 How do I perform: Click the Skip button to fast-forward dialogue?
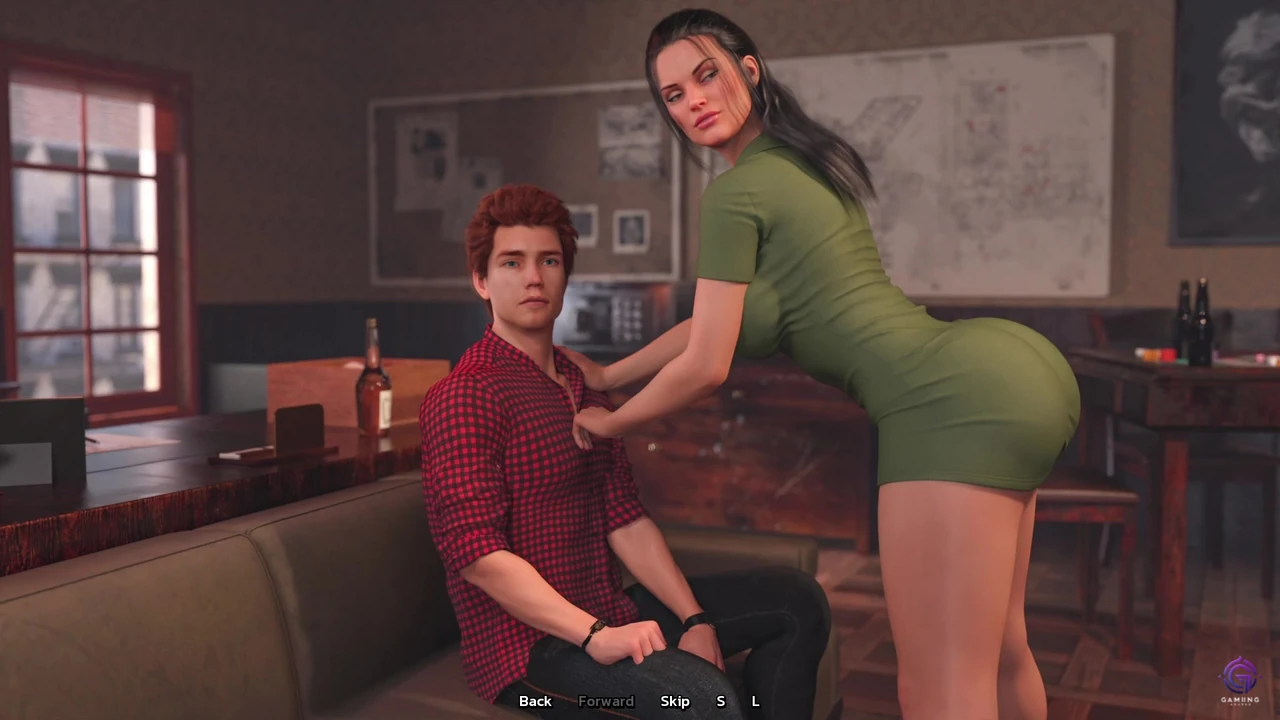(675, 701)
